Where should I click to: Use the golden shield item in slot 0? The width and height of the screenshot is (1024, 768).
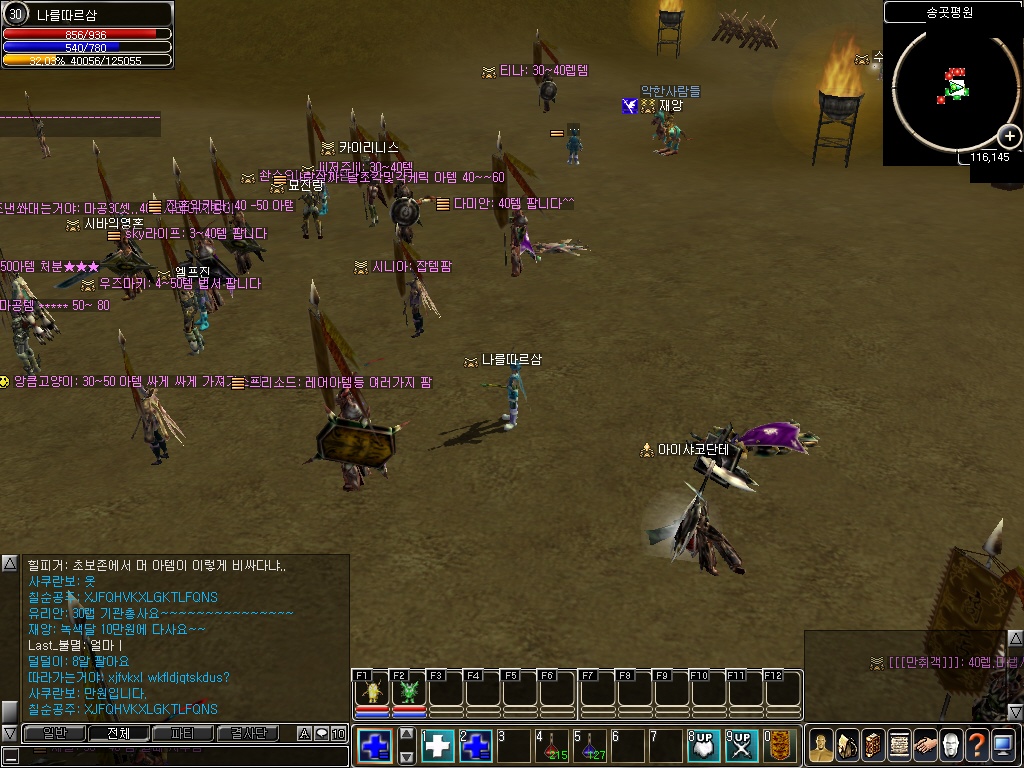coord(780,746)
